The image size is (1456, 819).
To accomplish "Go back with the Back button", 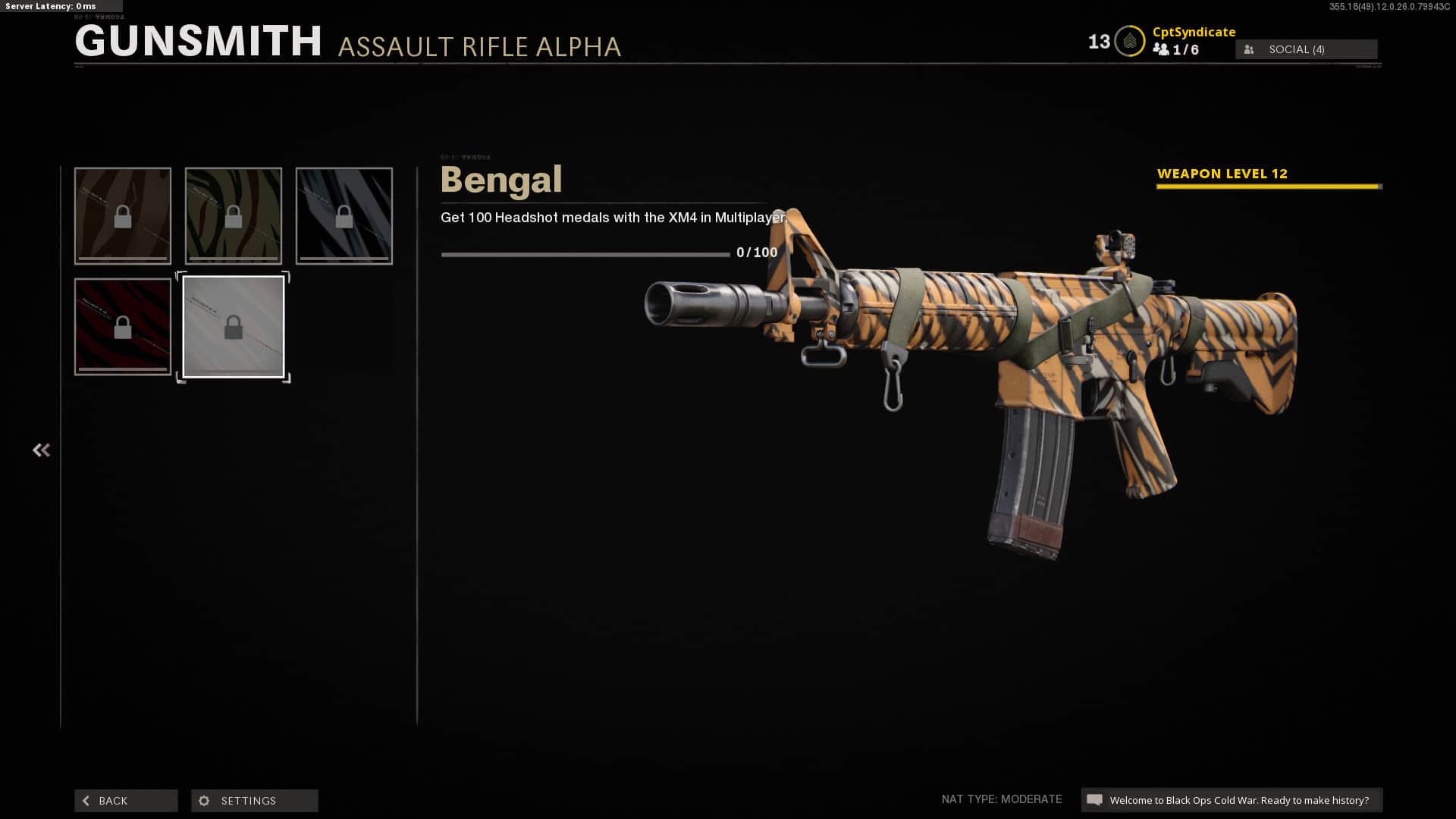I will [126, 801].
